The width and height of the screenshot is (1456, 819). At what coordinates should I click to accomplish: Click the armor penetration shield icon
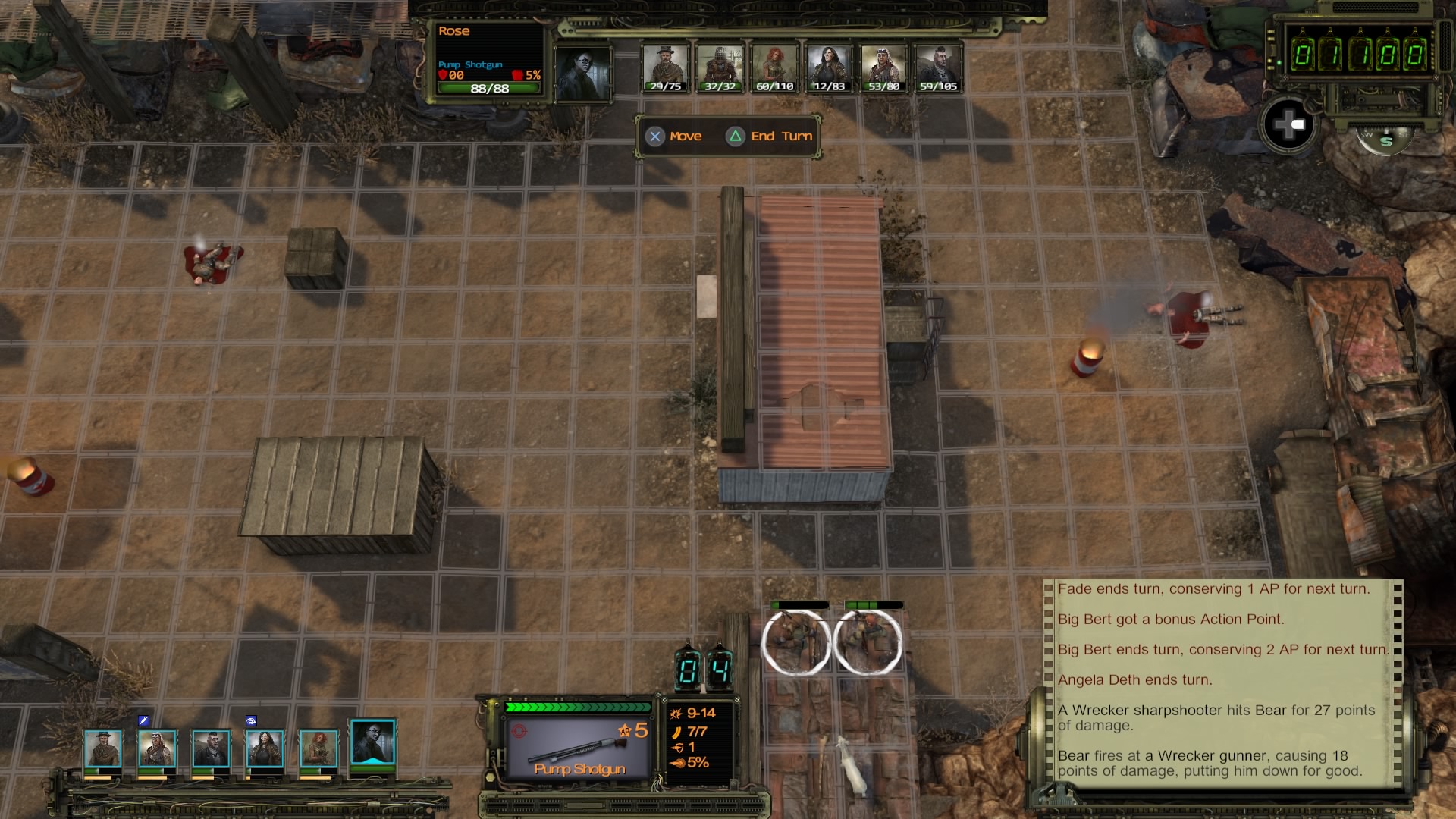point(679,749)
